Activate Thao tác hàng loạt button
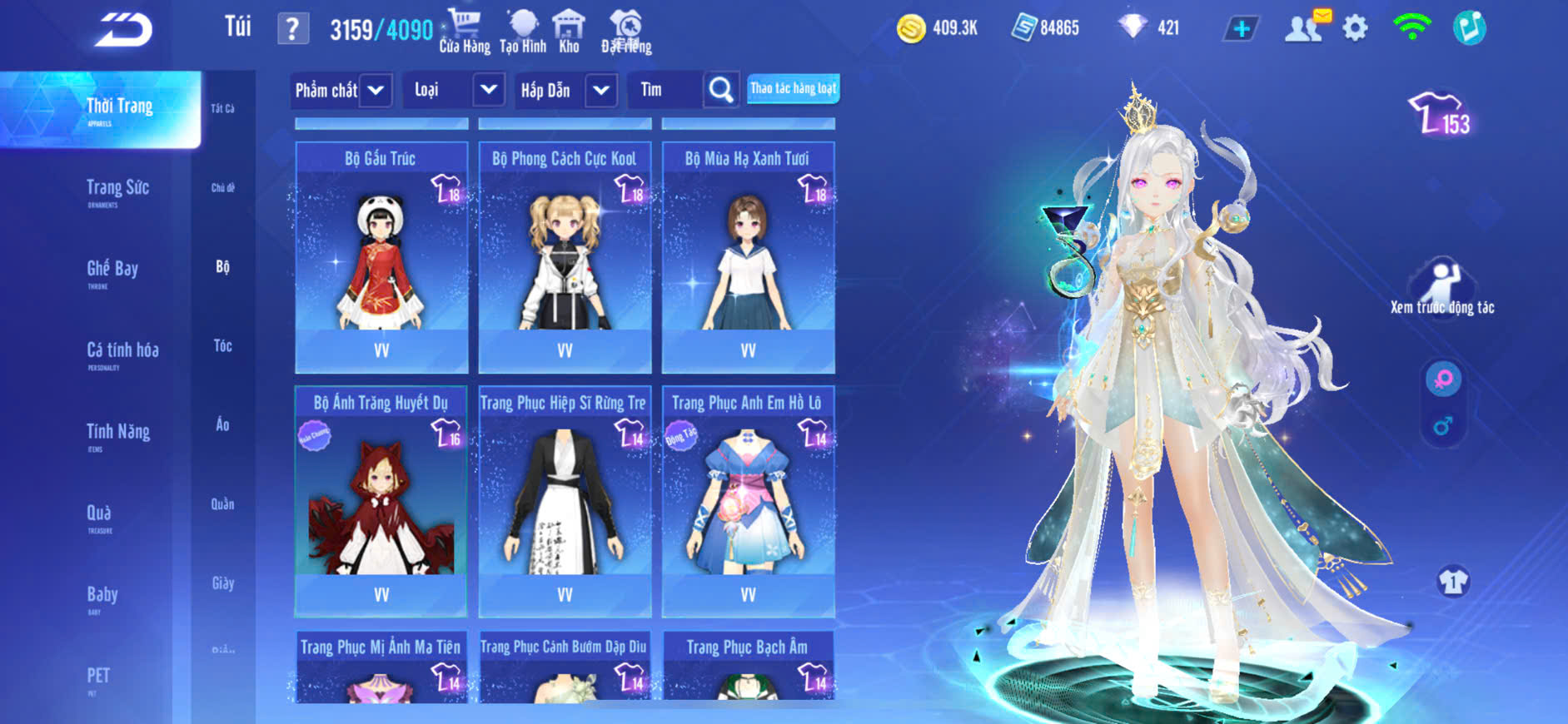 [x=793, y=88]
